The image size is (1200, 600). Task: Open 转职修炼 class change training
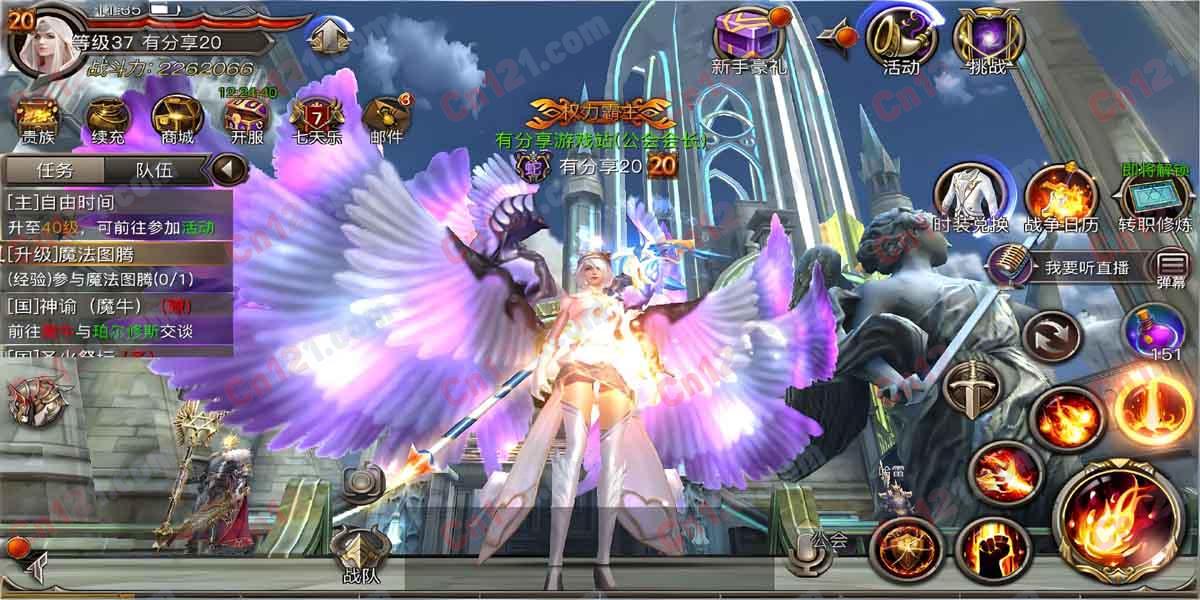[x=1155, y=195]
